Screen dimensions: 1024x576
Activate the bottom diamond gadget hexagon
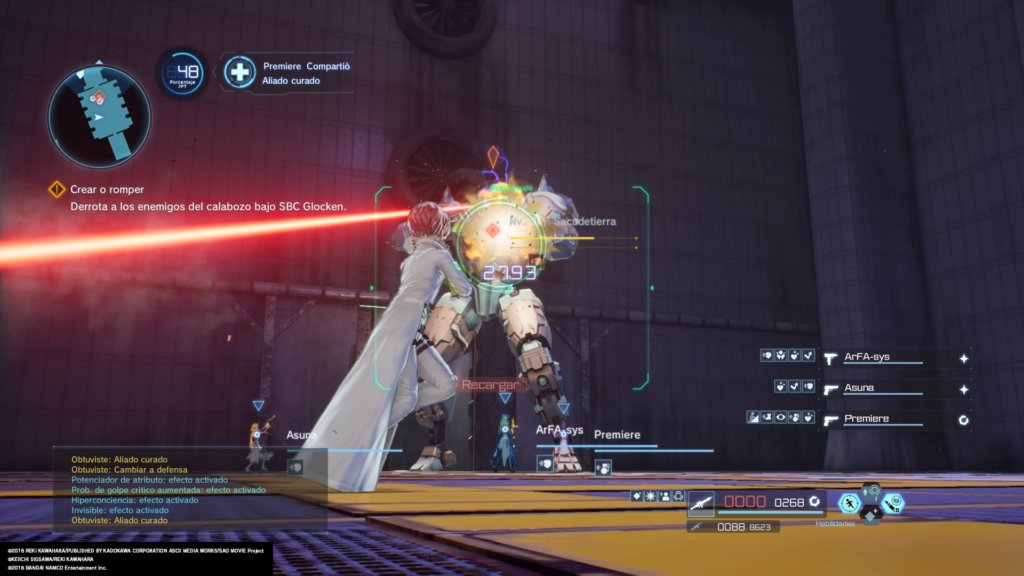click(x=871, y=516)
